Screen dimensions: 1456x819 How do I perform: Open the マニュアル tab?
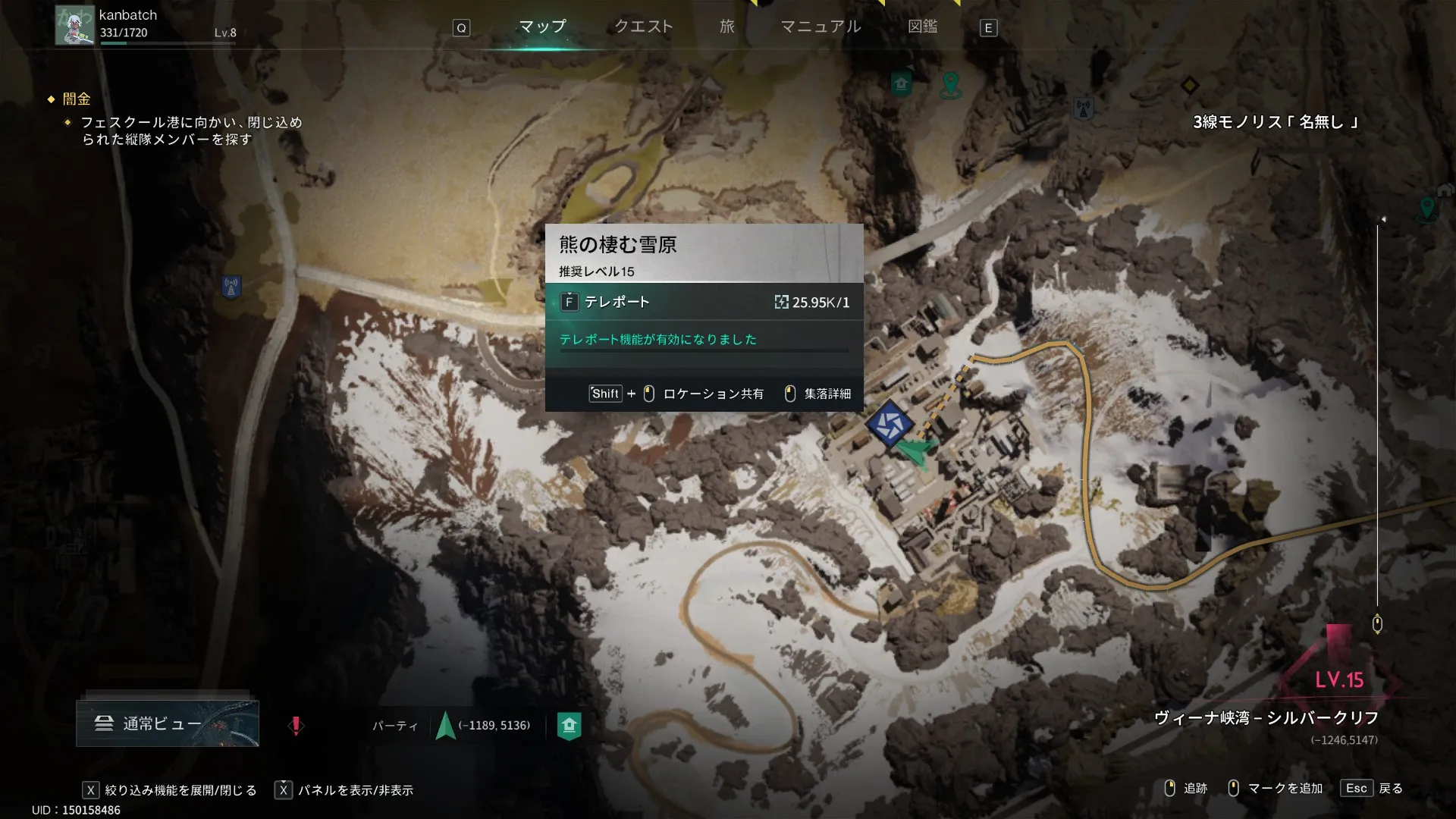(x=821, y=27)
